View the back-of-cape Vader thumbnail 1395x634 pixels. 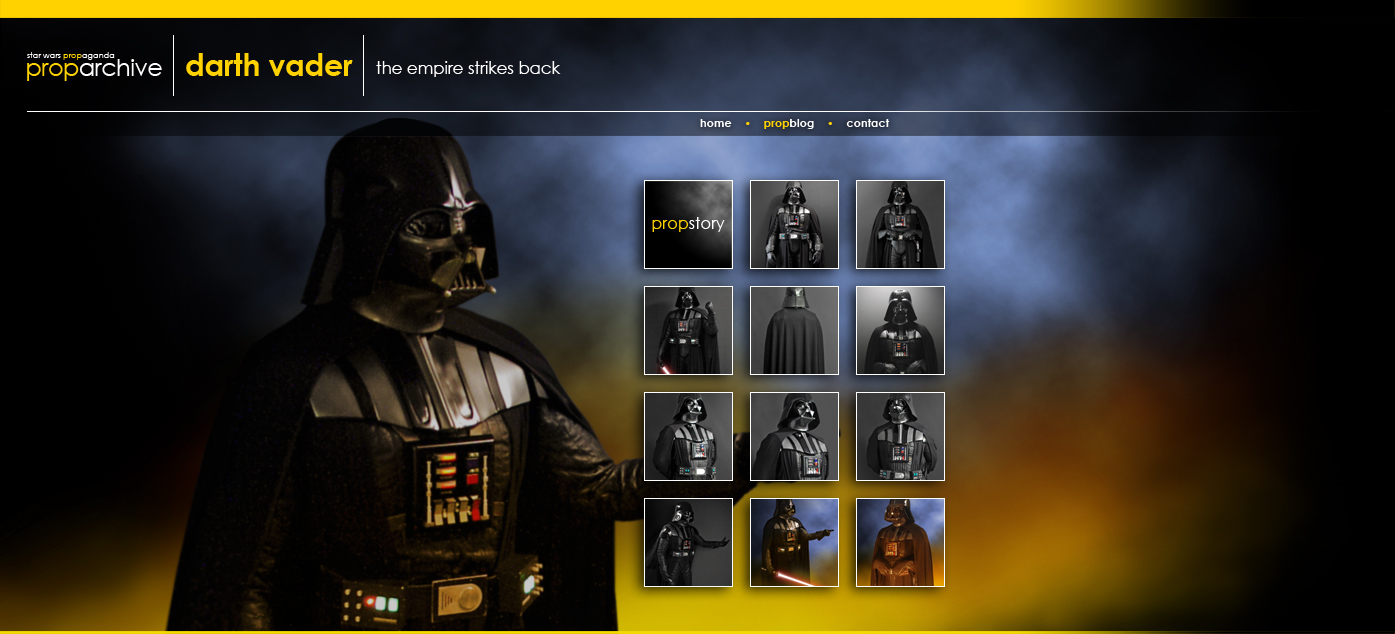pyautogui.click(x=794, y=330)
